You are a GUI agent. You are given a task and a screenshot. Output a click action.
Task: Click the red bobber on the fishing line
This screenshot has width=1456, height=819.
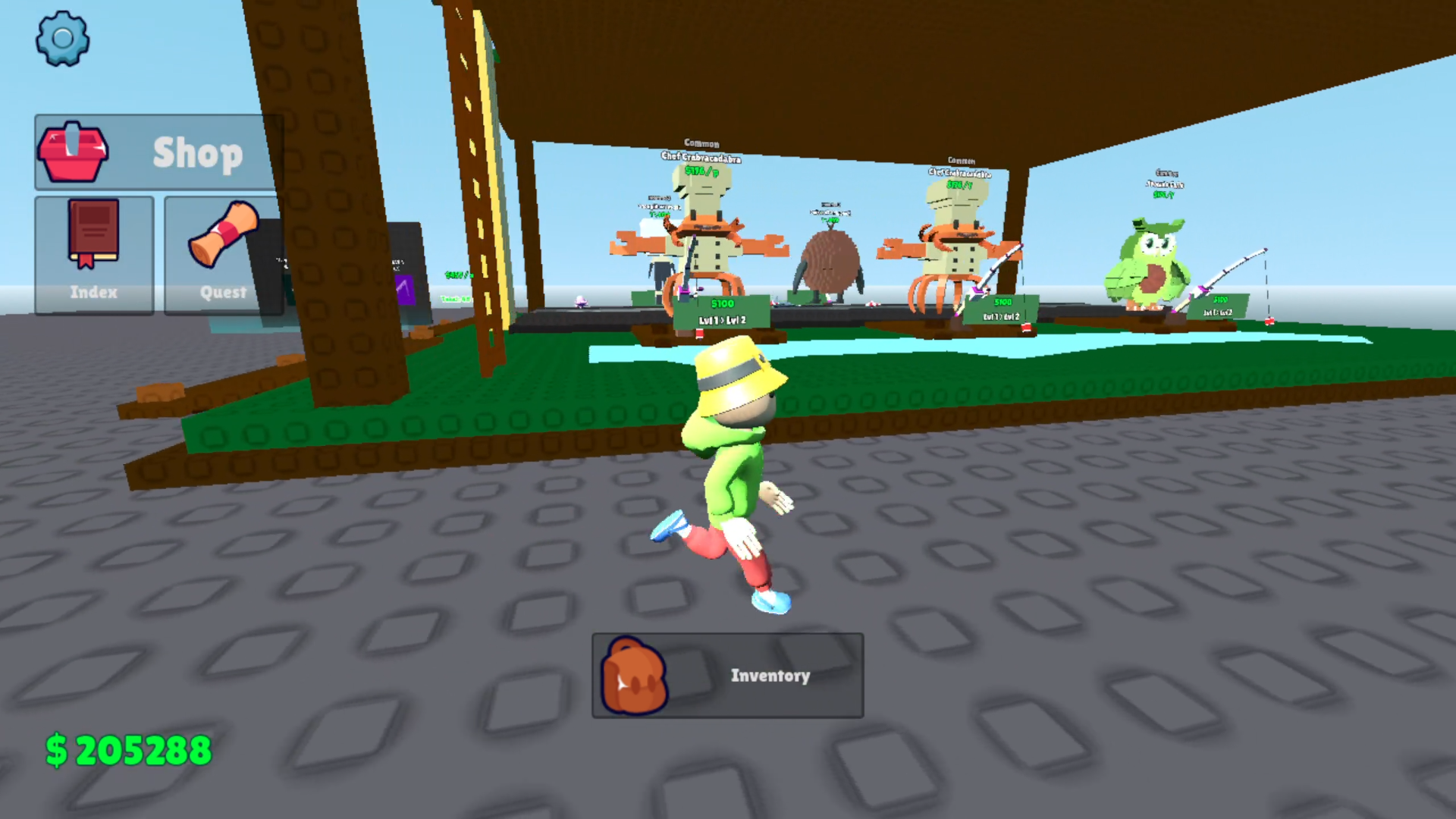tap(1268, 322)
